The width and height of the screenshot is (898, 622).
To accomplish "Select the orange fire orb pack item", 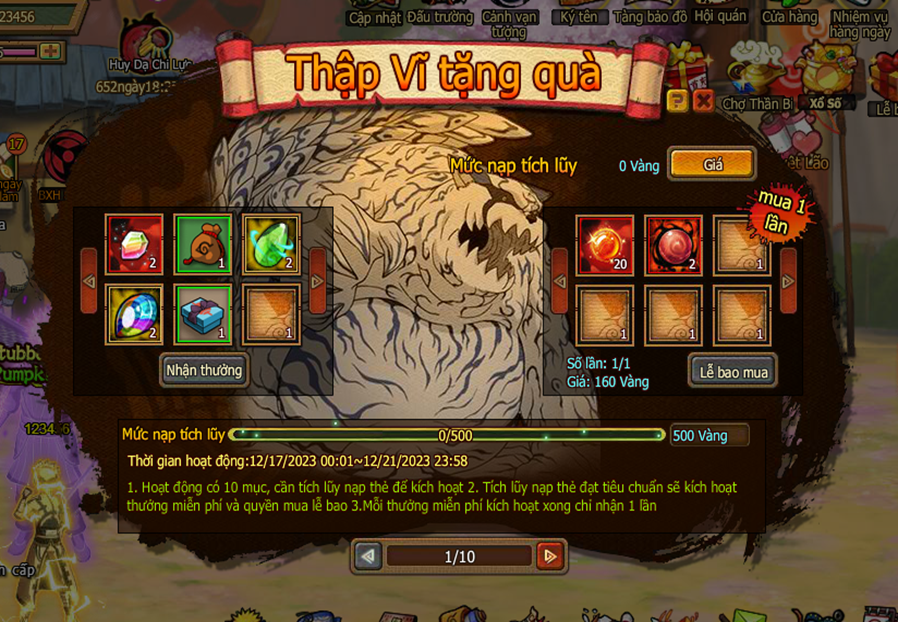I will (605, 244).
